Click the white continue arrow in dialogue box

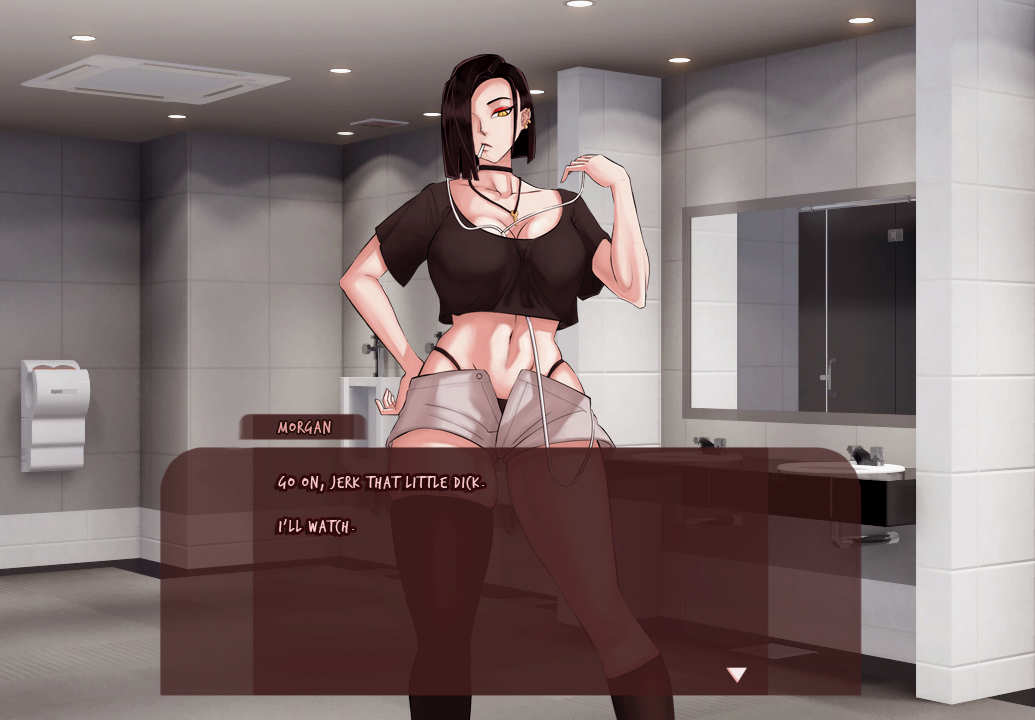[x=736, y=675]
